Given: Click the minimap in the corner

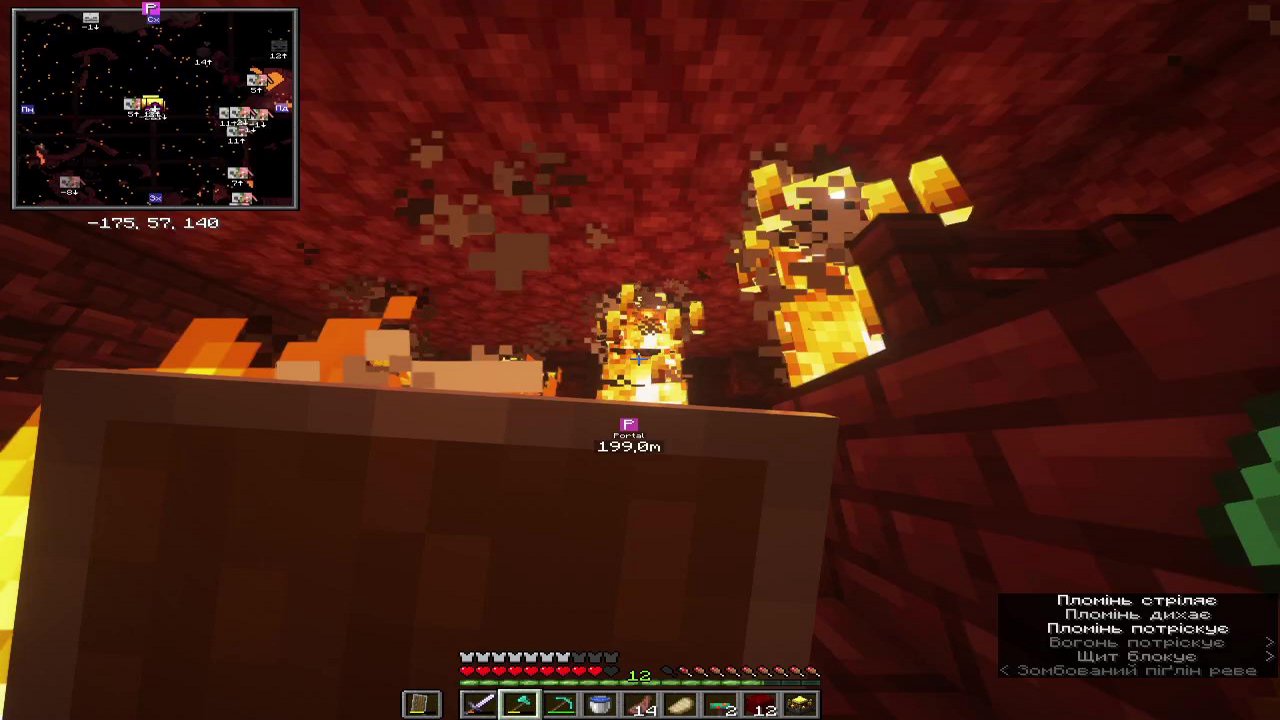Looking at the screenshot, I should tap(155, 108).
